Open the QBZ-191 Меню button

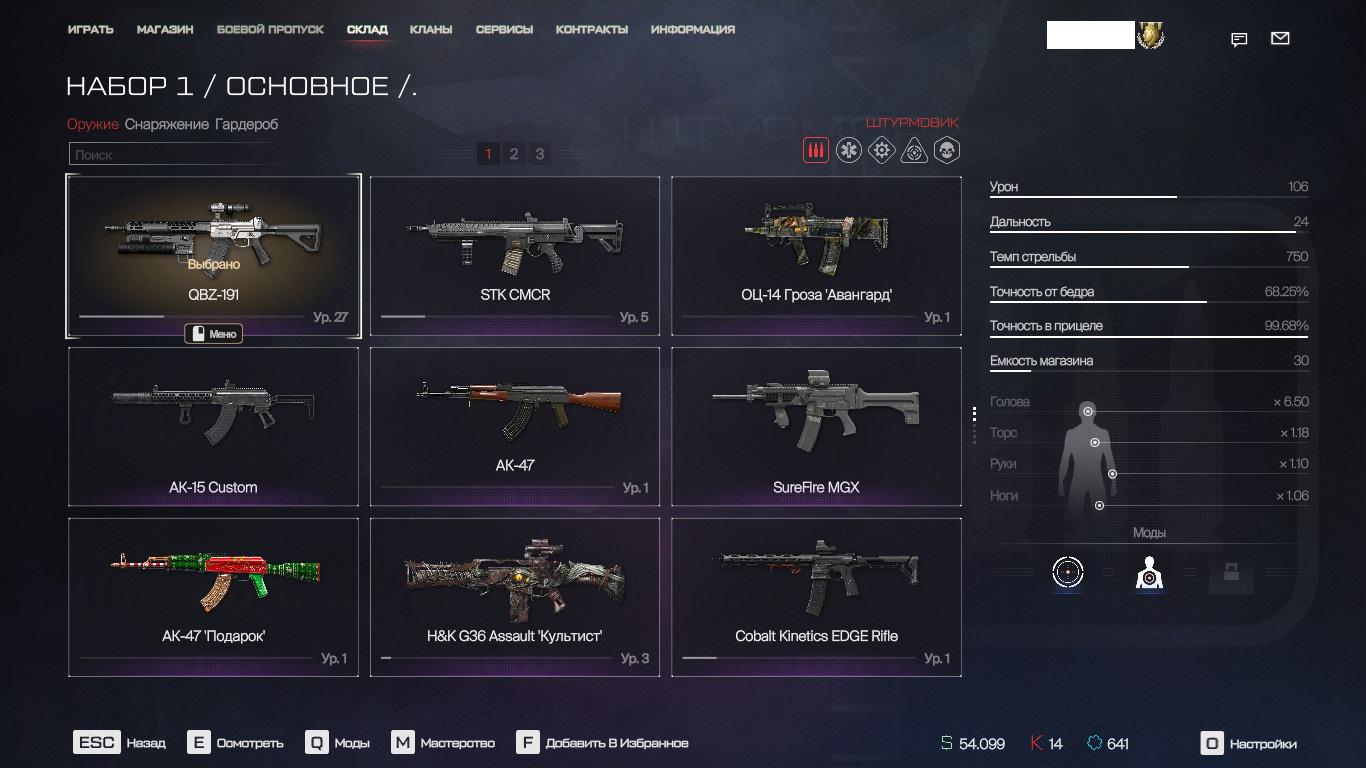214,334
